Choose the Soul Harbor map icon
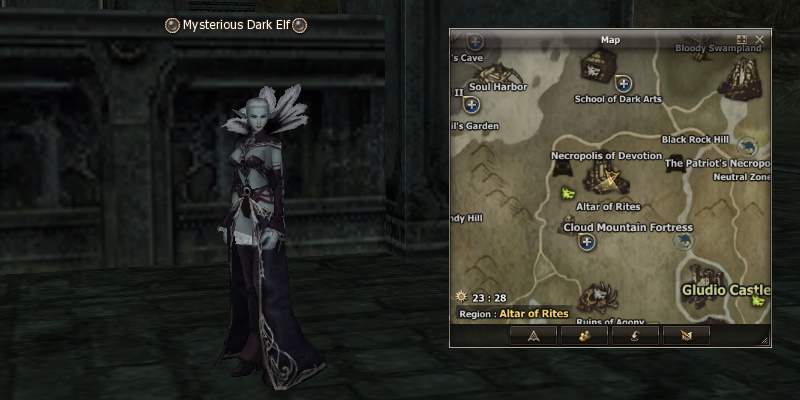Image resolution: width=800 pixels, height=400 pixels. (x=499, y=72)
